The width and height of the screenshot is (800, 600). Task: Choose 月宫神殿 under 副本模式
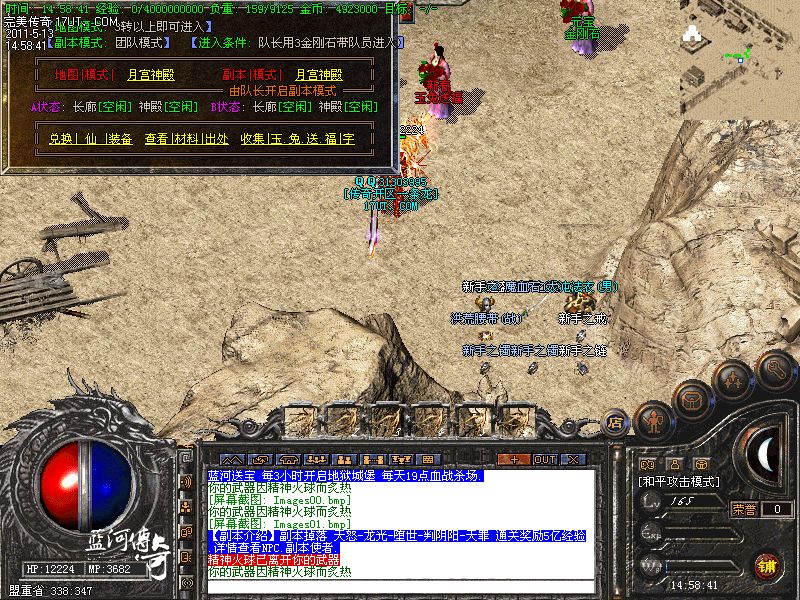pos(319,75)
